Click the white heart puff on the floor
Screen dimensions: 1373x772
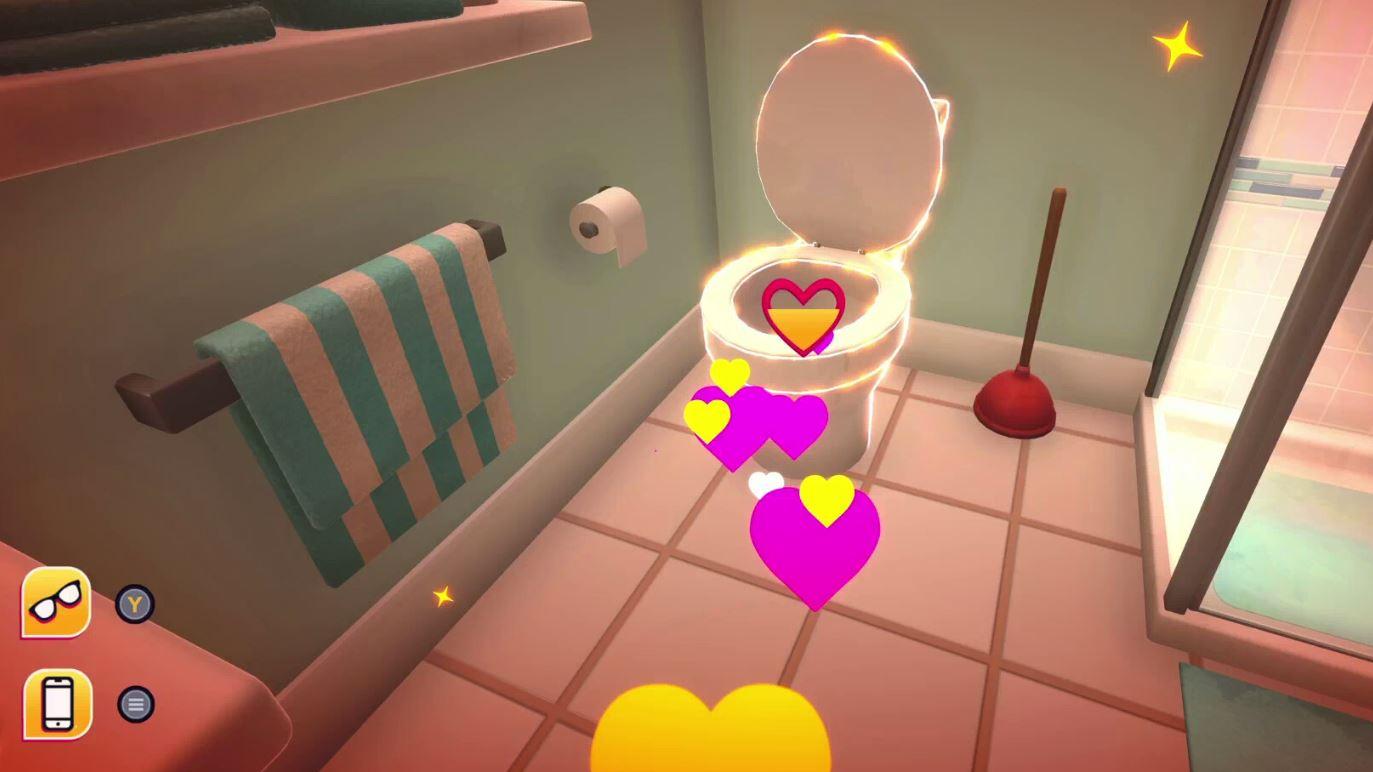coord(764,482)
